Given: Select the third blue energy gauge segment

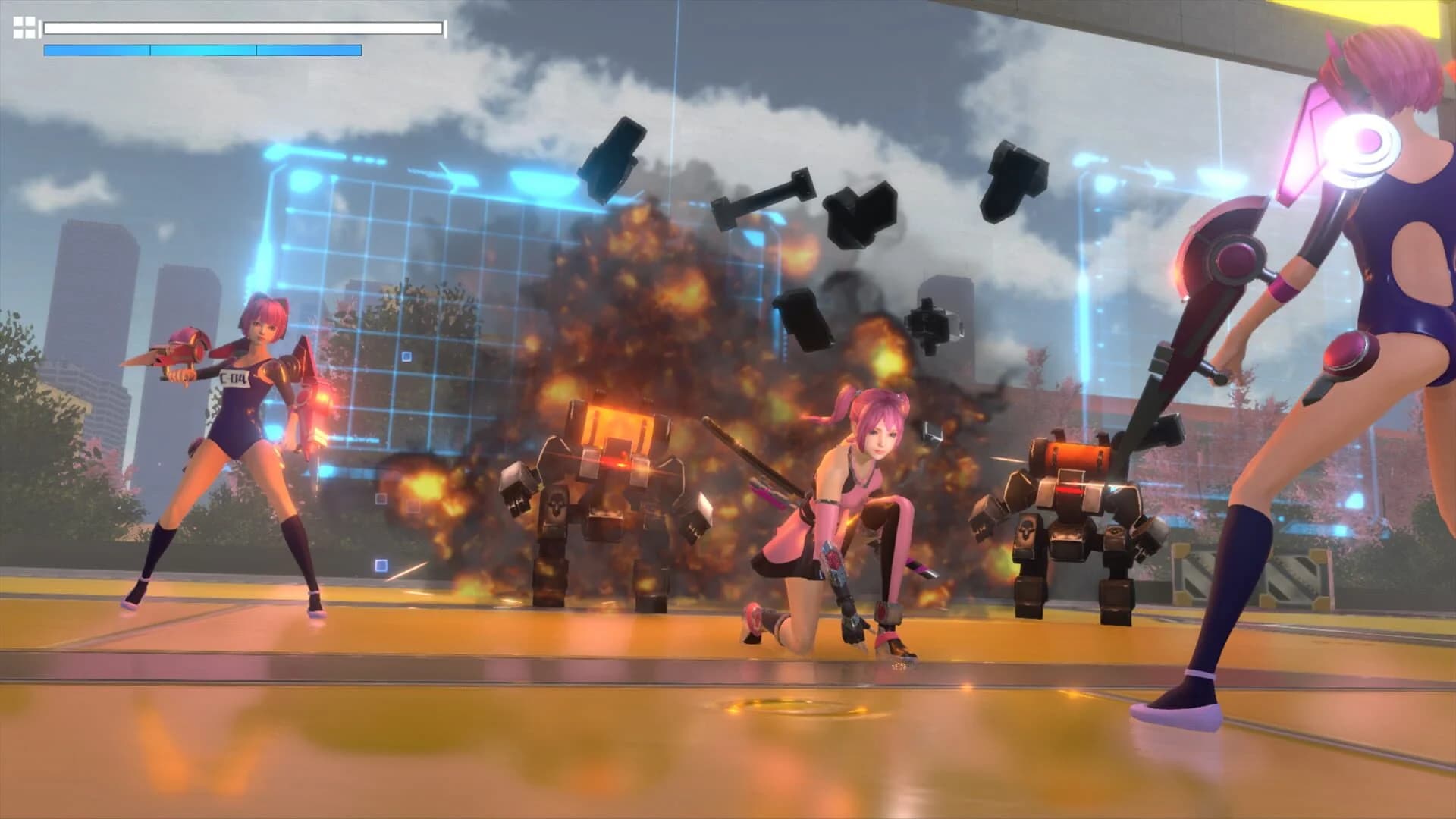Looking at the screenshot, I should click(307, 49).
